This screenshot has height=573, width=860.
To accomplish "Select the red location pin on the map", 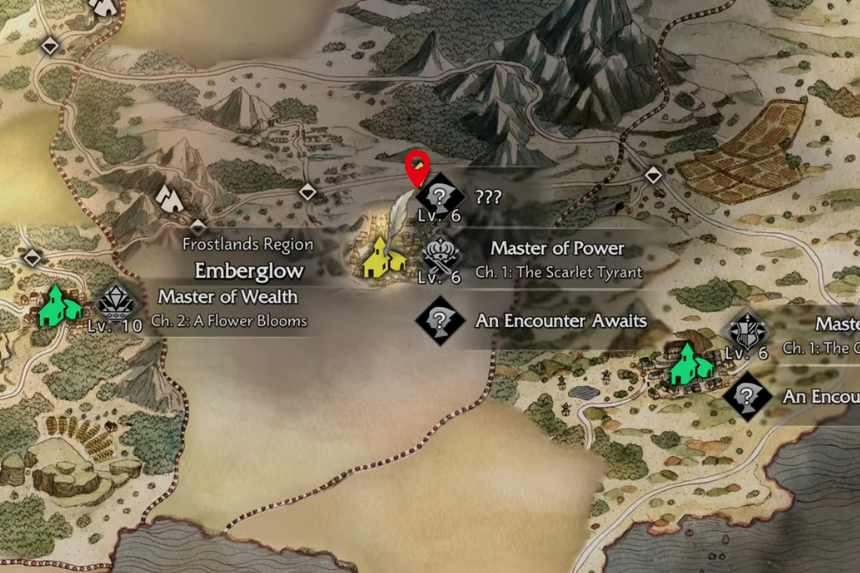I will [x=415, y=166].
